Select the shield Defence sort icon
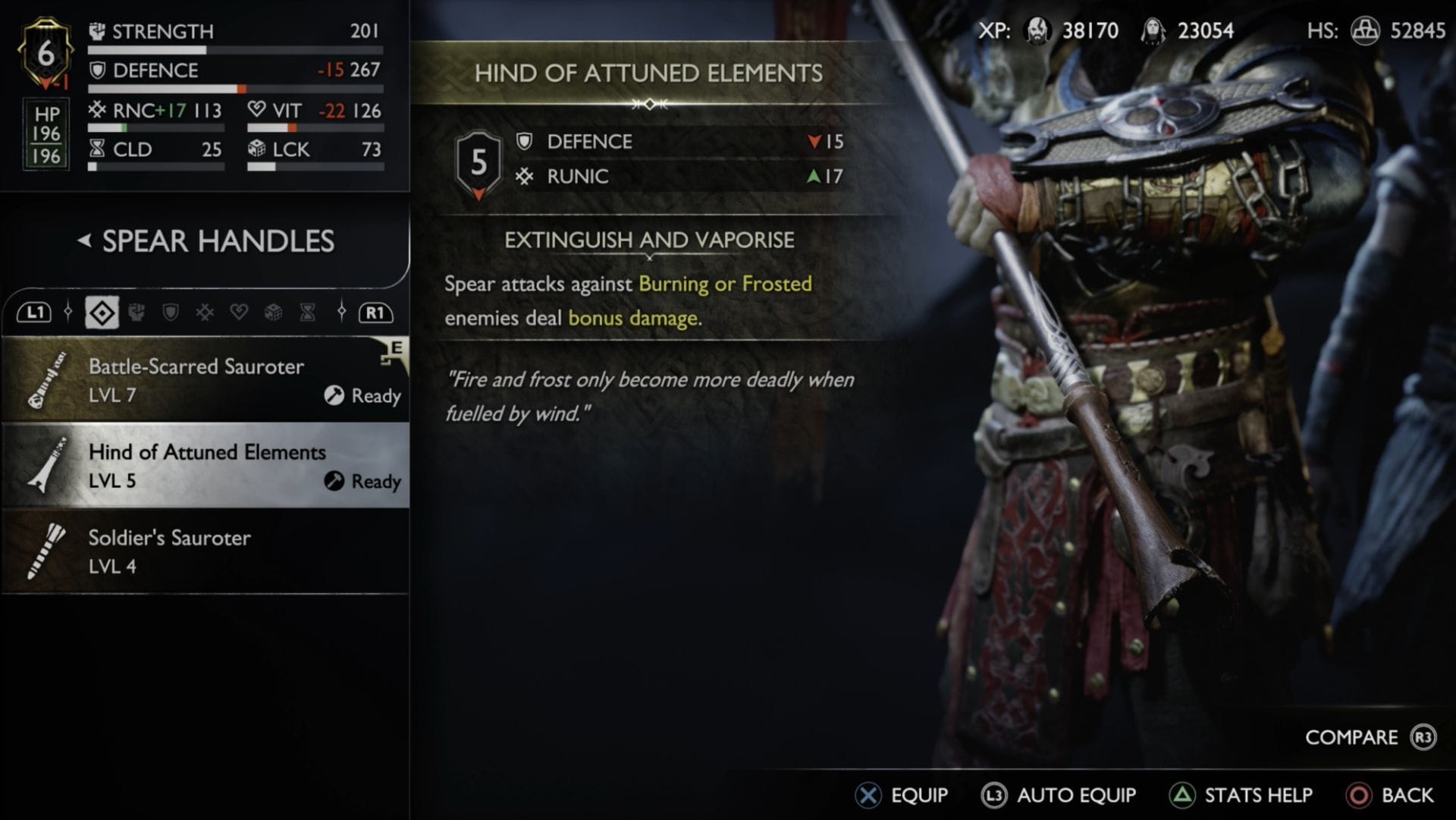This screenshot has height=820, width=1456. [172, 311]
